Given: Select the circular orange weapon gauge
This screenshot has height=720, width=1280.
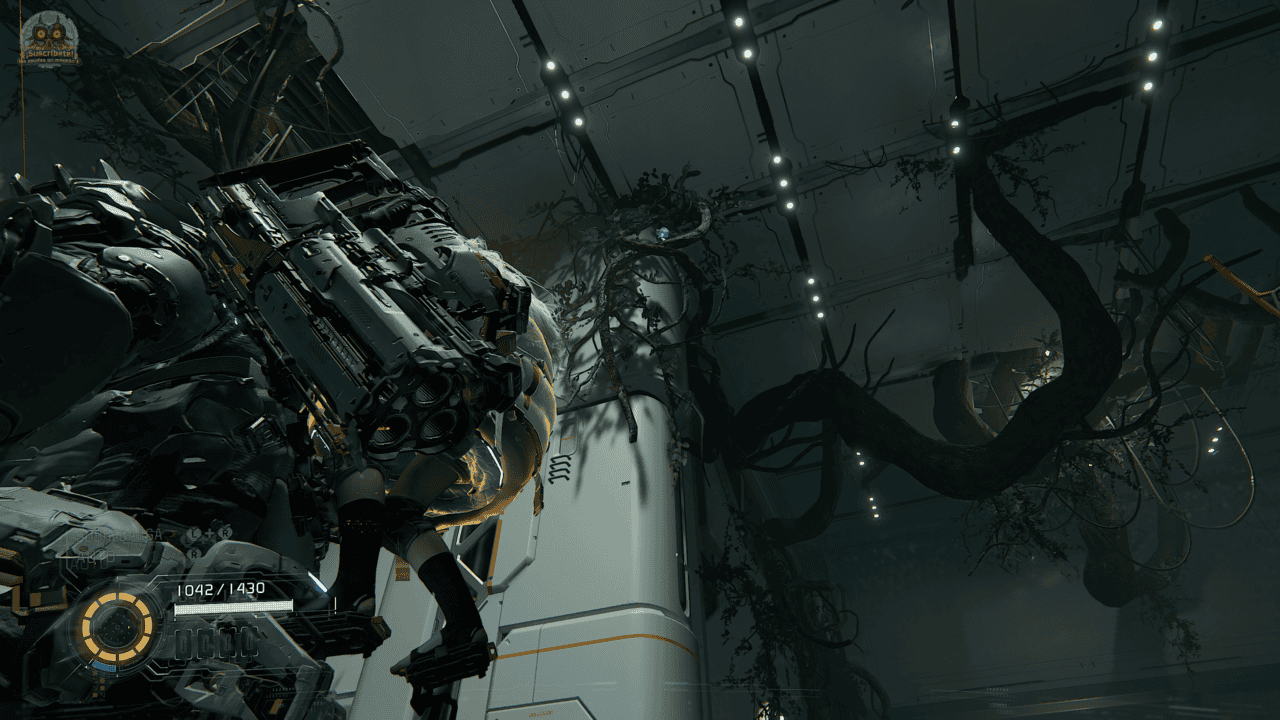Looking at the screenshot, I should pyautogui.click(x=117, y=626).
